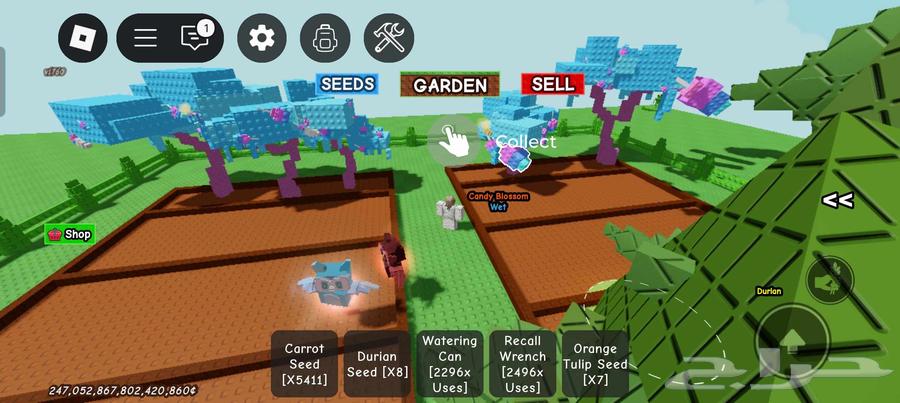Open the green Shop button
Viewport: 900px width, 403px height.
point(70,234)
